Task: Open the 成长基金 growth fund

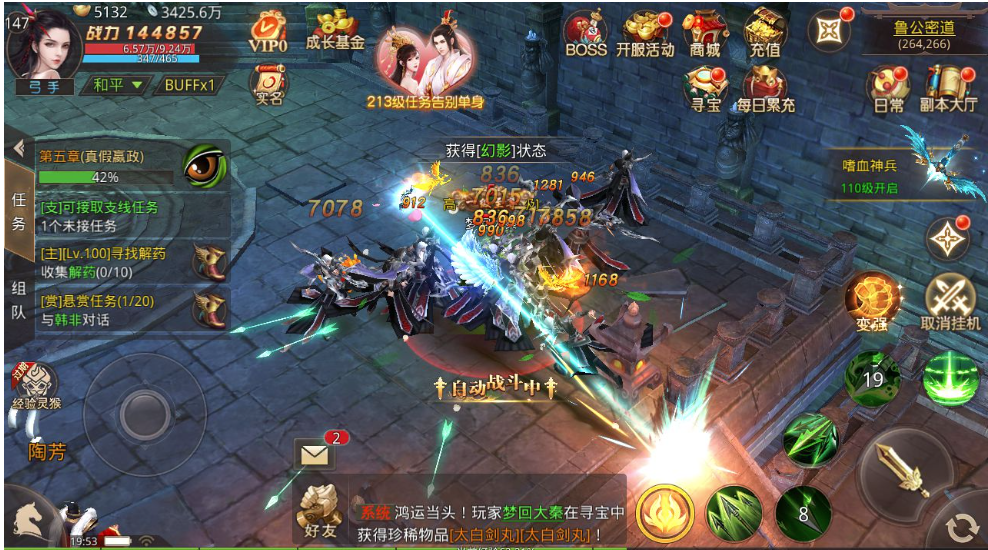Action: tap(334, 31)
